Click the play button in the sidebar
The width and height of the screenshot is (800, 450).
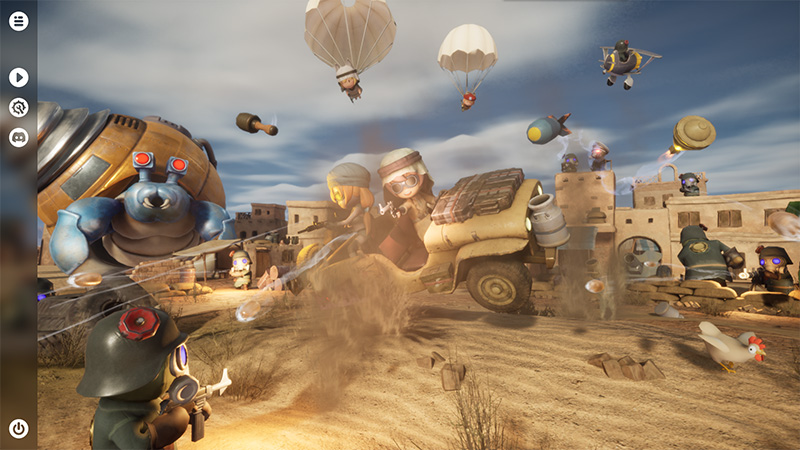click(18, 77)
